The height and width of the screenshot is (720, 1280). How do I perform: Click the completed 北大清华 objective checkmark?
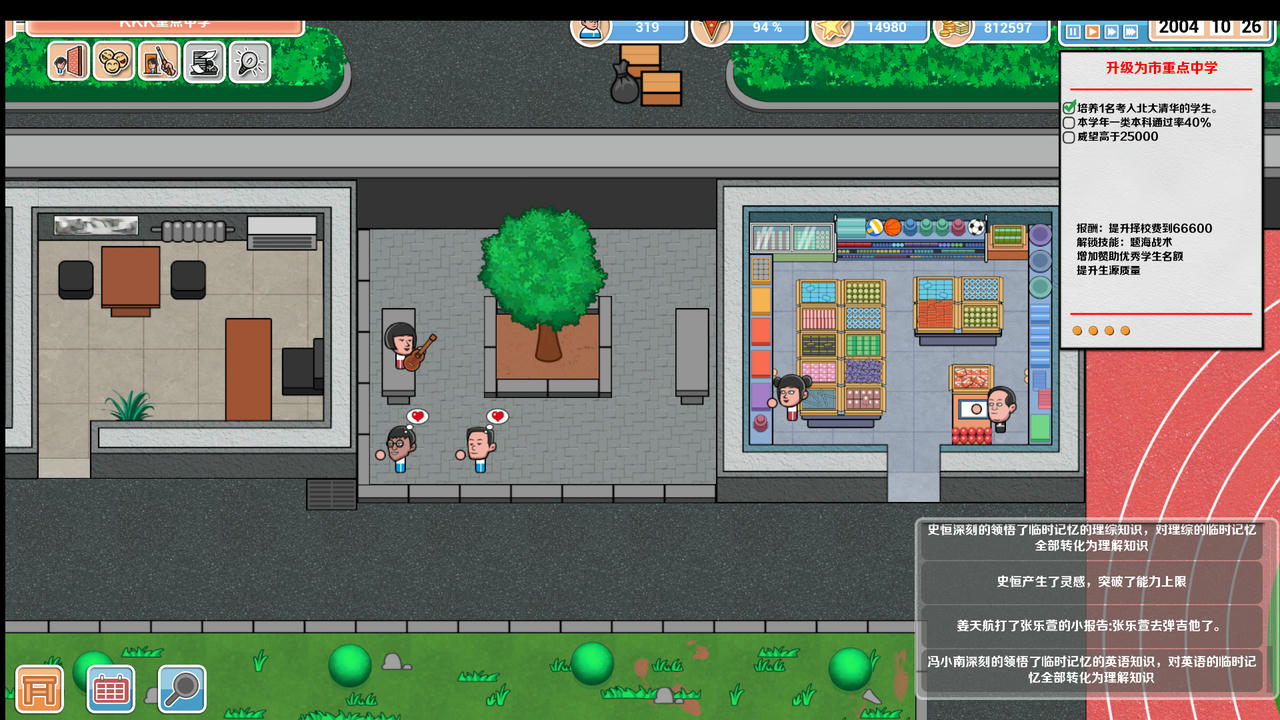tap(1068, 109)
